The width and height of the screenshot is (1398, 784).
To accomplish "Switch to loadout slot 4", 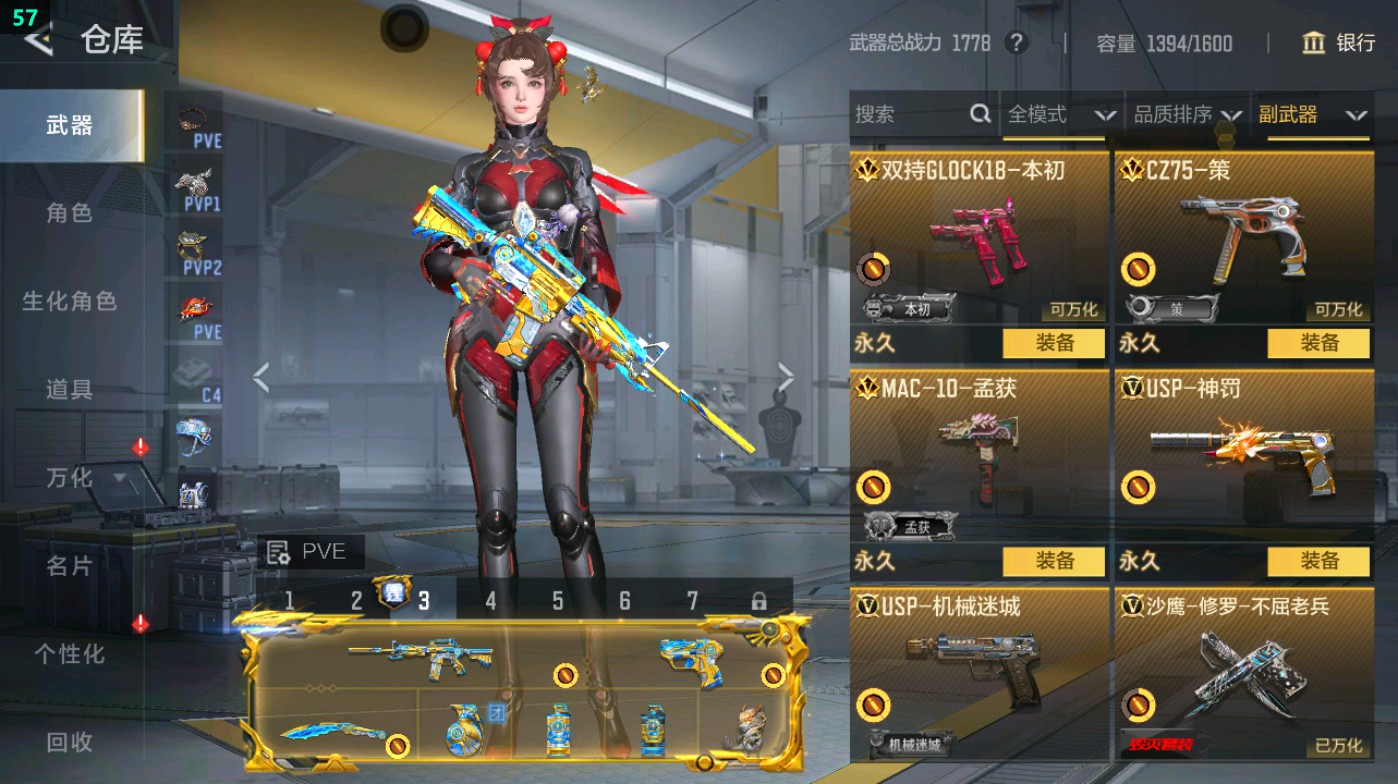I will coord(490,601).
